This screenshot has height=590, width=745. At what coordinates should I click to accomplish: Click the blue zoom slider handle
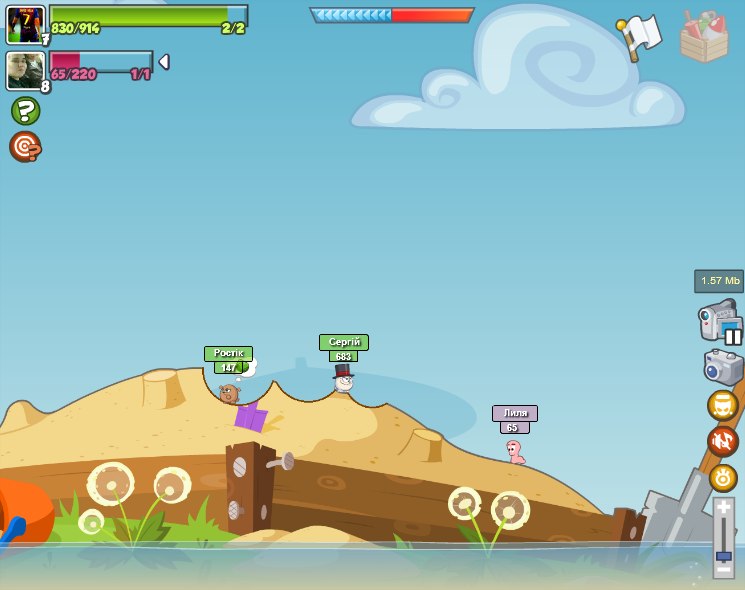pos(723,555)
